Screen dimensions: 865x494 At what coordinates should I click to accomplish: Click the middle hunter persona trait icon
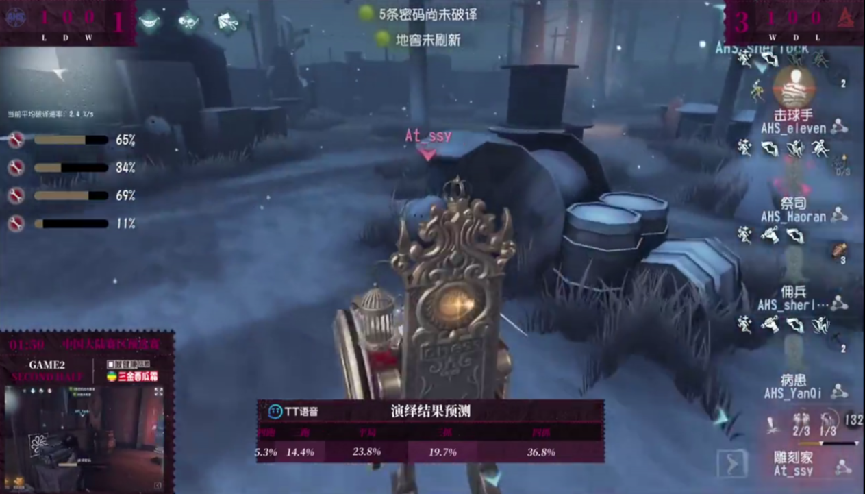point(188,20)
